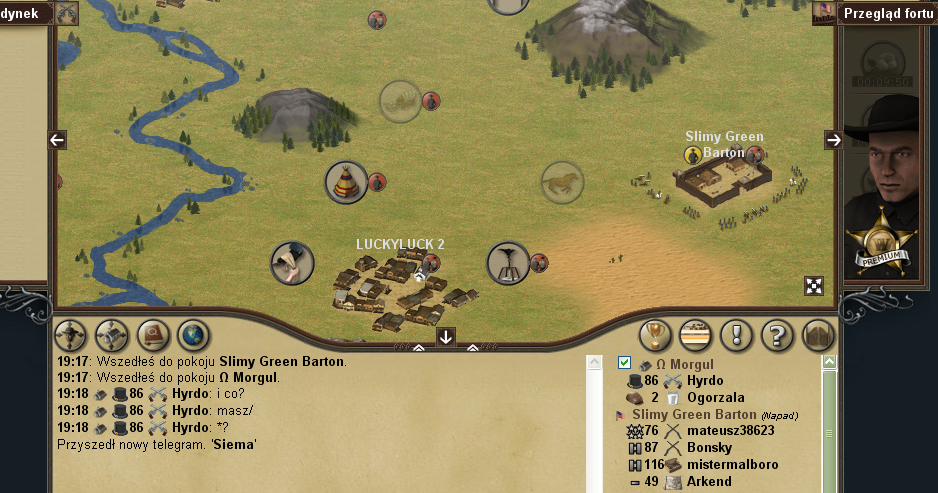Select the hand-and-sack job marker
The image size is (938, 493).
pyautogui.click(x=292, y=262)
